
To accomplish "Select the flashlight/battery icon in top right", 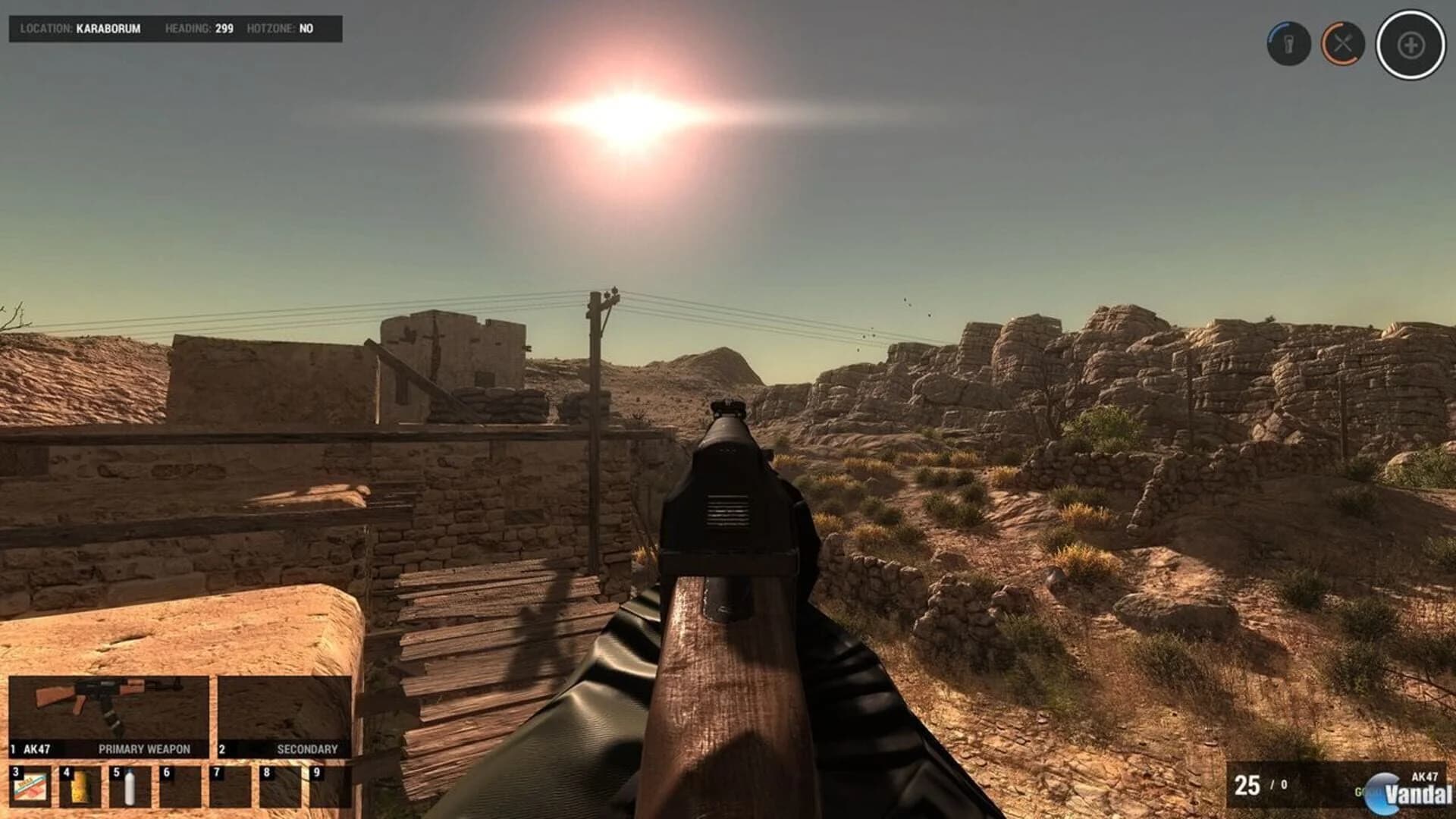I will click(1288, 43).
